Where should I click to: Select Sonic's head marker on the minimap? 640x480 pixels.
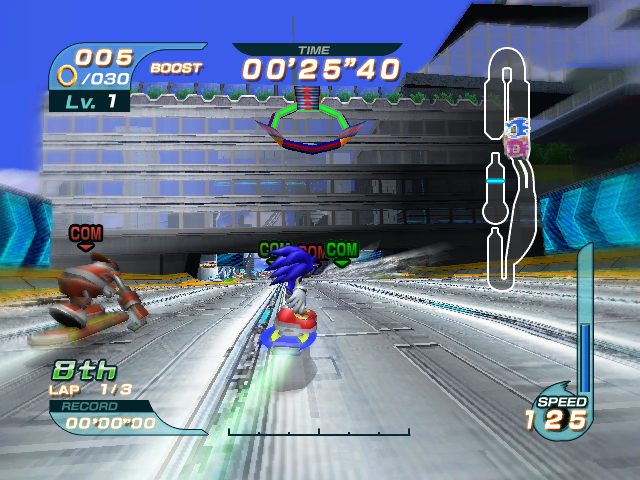coord(517,128)
